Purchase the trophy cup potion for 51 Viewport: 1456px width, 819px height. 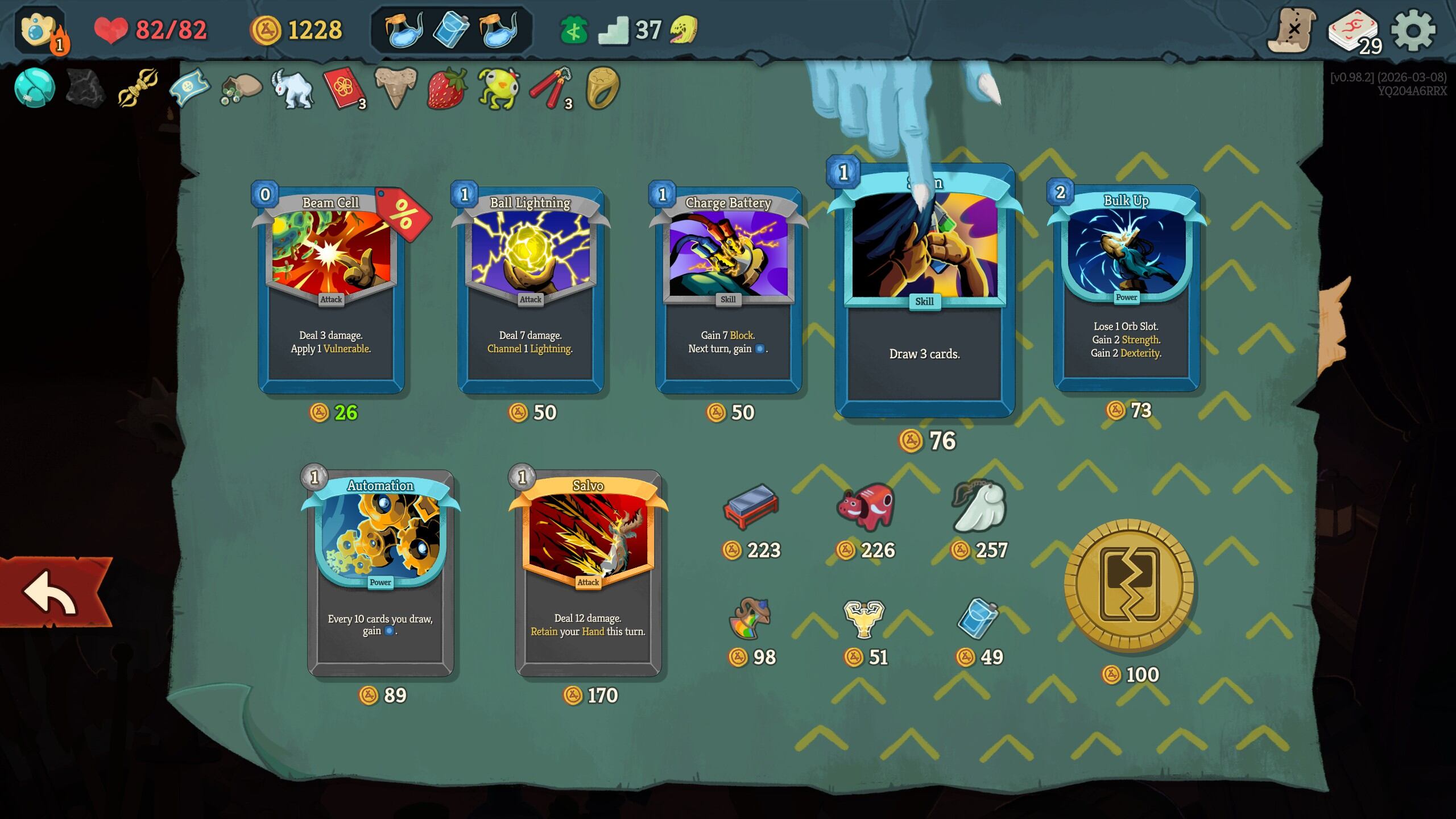864,618
